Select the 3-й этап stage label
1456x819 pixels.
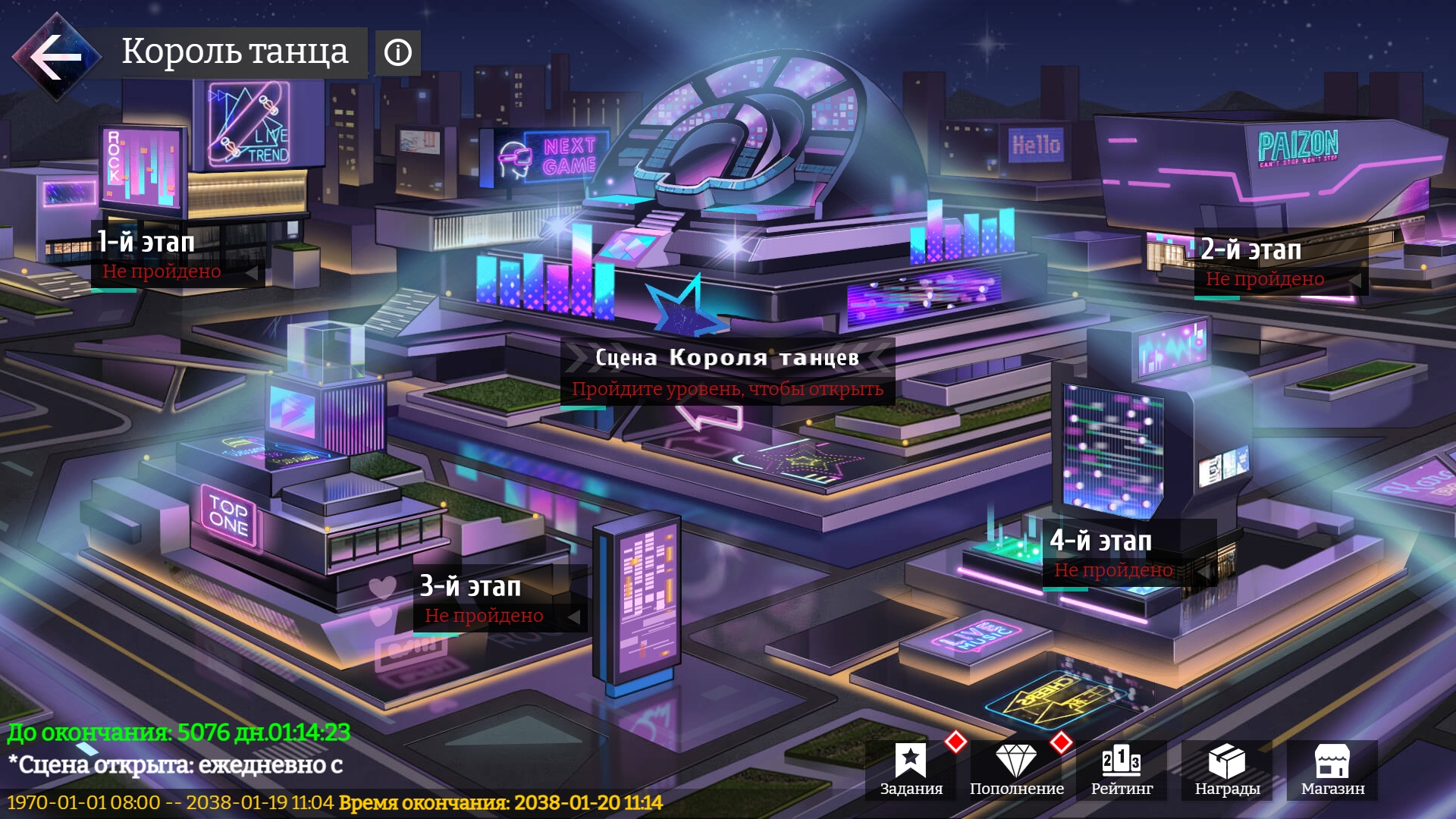[x=472, y=587]
